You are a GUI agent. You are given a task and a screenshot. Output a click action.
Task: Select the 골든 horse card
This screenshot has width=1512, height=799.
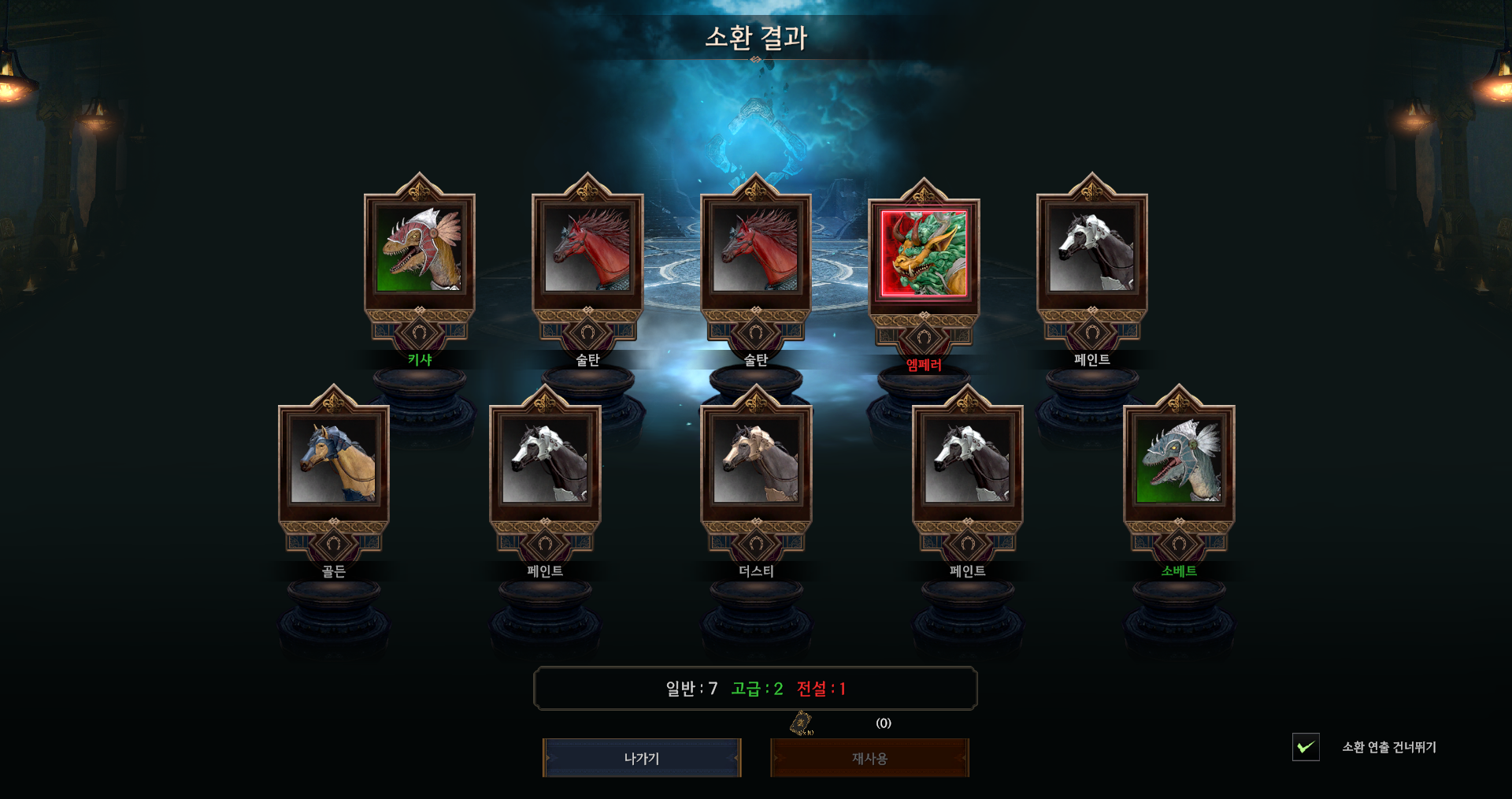coord(334,461)
